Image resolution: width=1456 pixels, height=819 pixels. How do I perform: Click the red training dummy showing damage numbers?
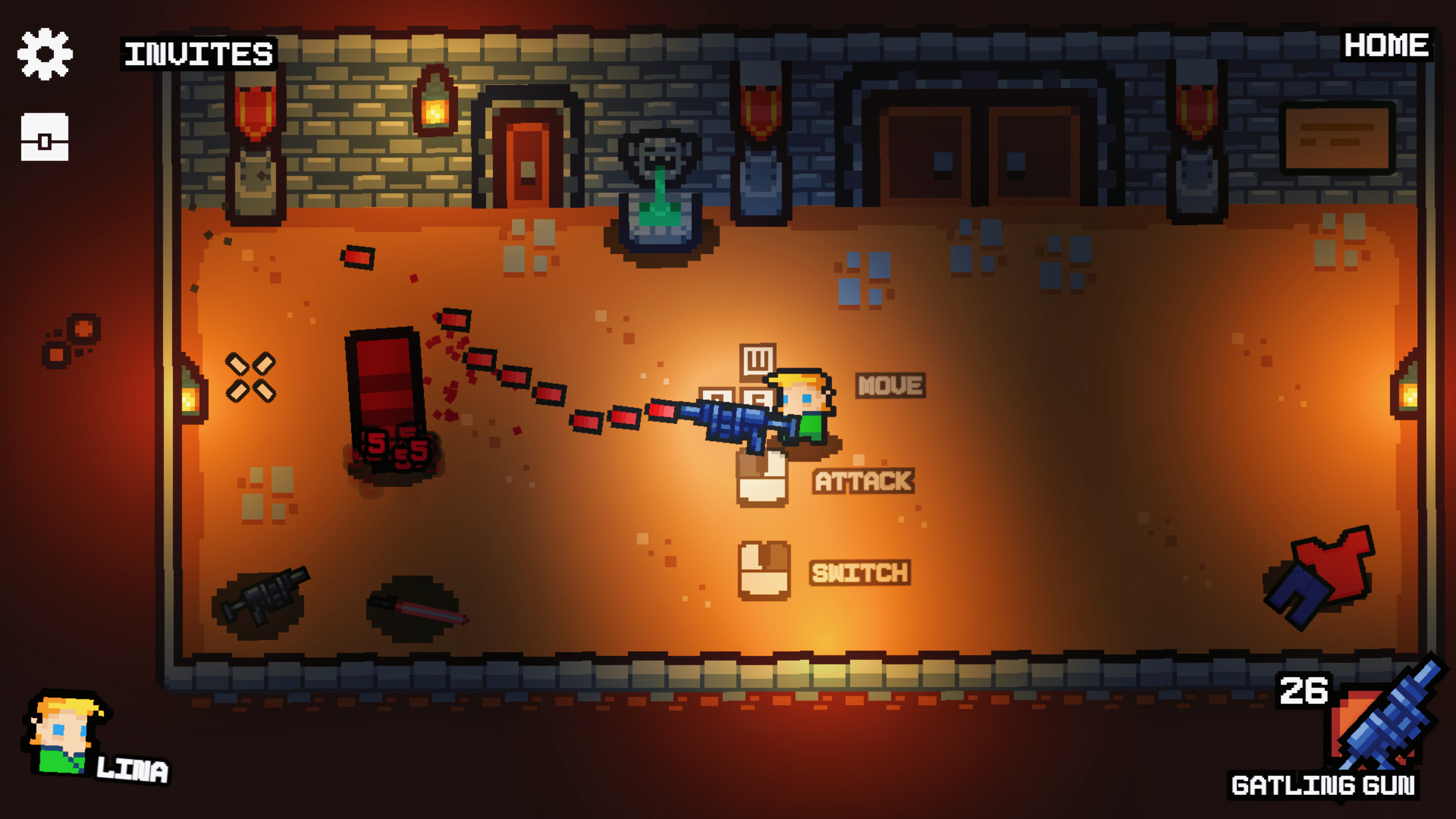(x=384, y=401)
